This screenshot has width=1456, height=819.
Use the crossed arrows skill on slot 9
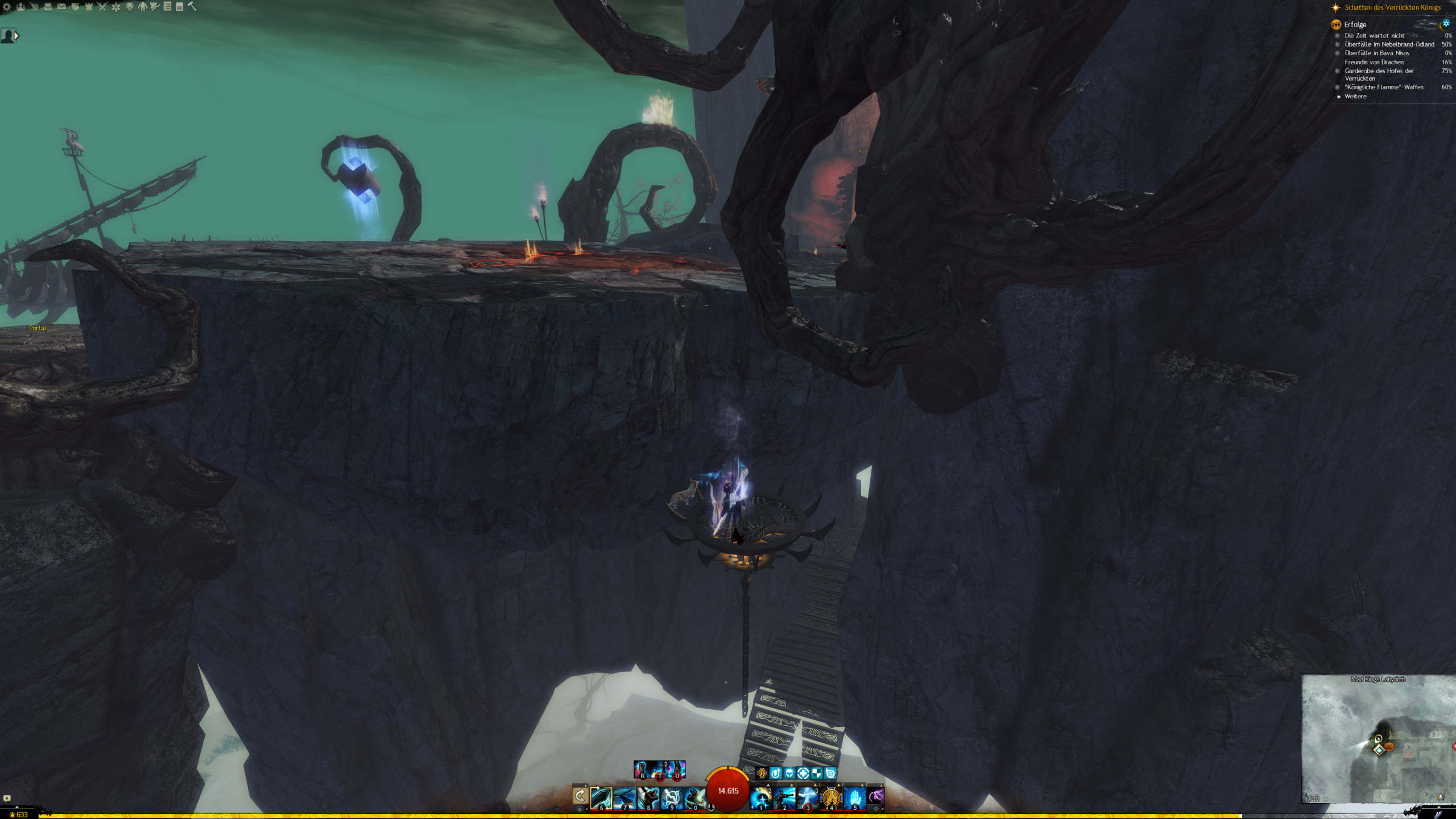(x=672, y=798)
